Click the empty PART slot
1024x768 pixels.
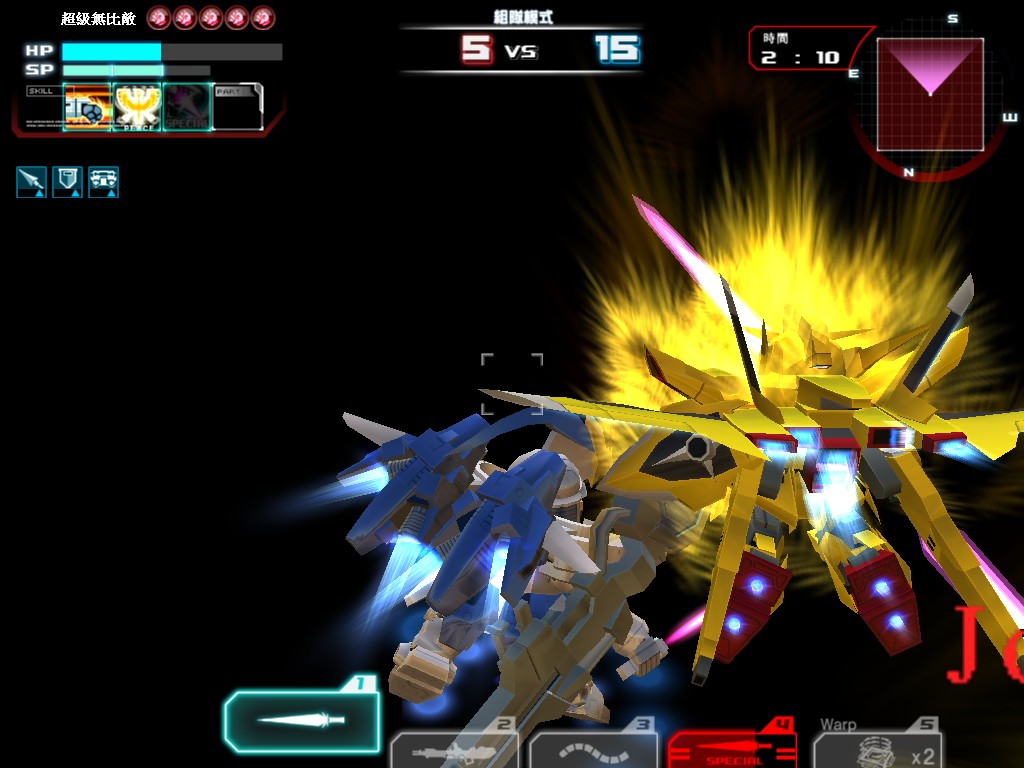coord(237,108)
